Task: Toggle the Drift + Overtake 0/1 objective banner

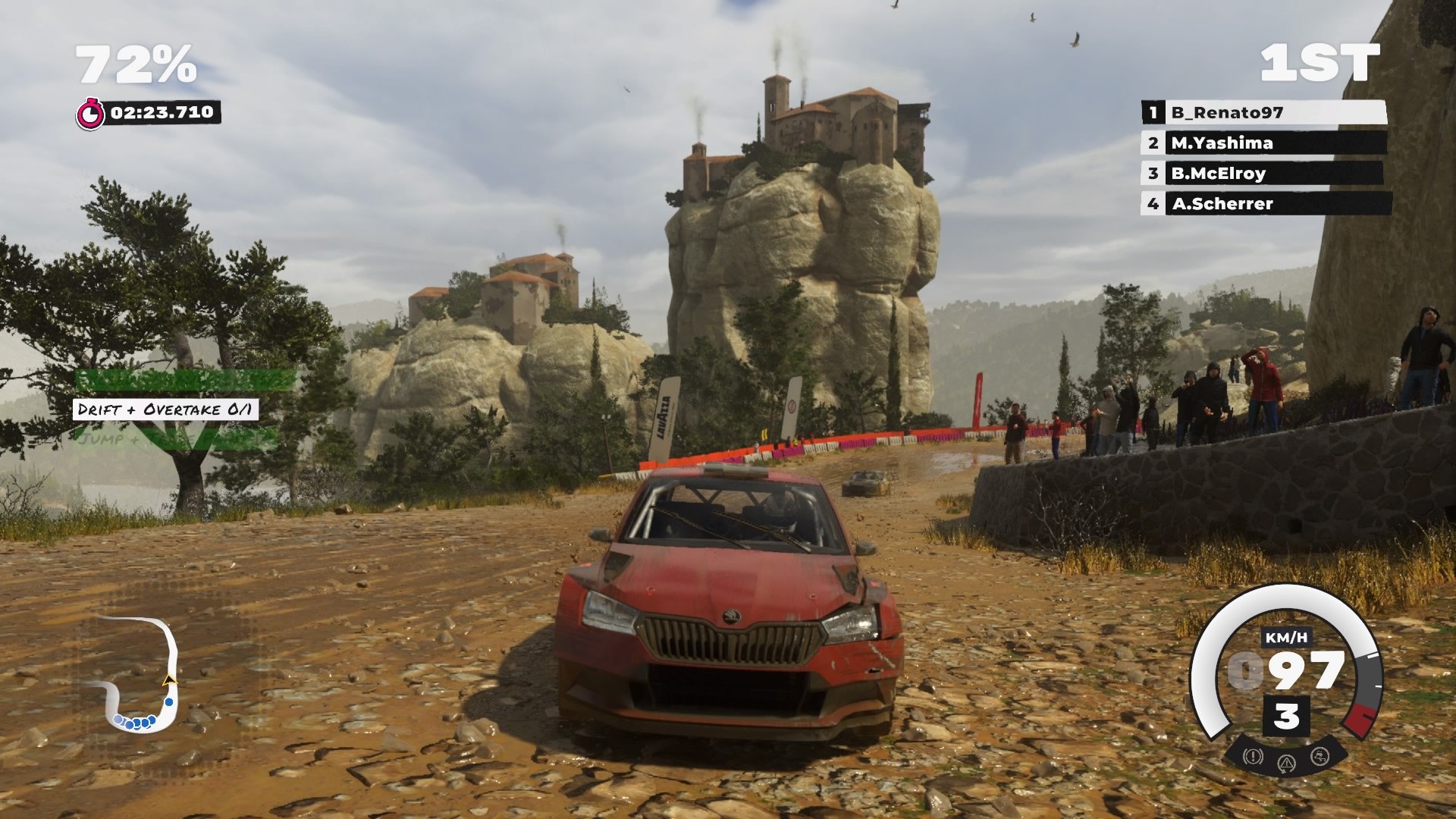Action: pyautogui.click(x=167, y=408)
